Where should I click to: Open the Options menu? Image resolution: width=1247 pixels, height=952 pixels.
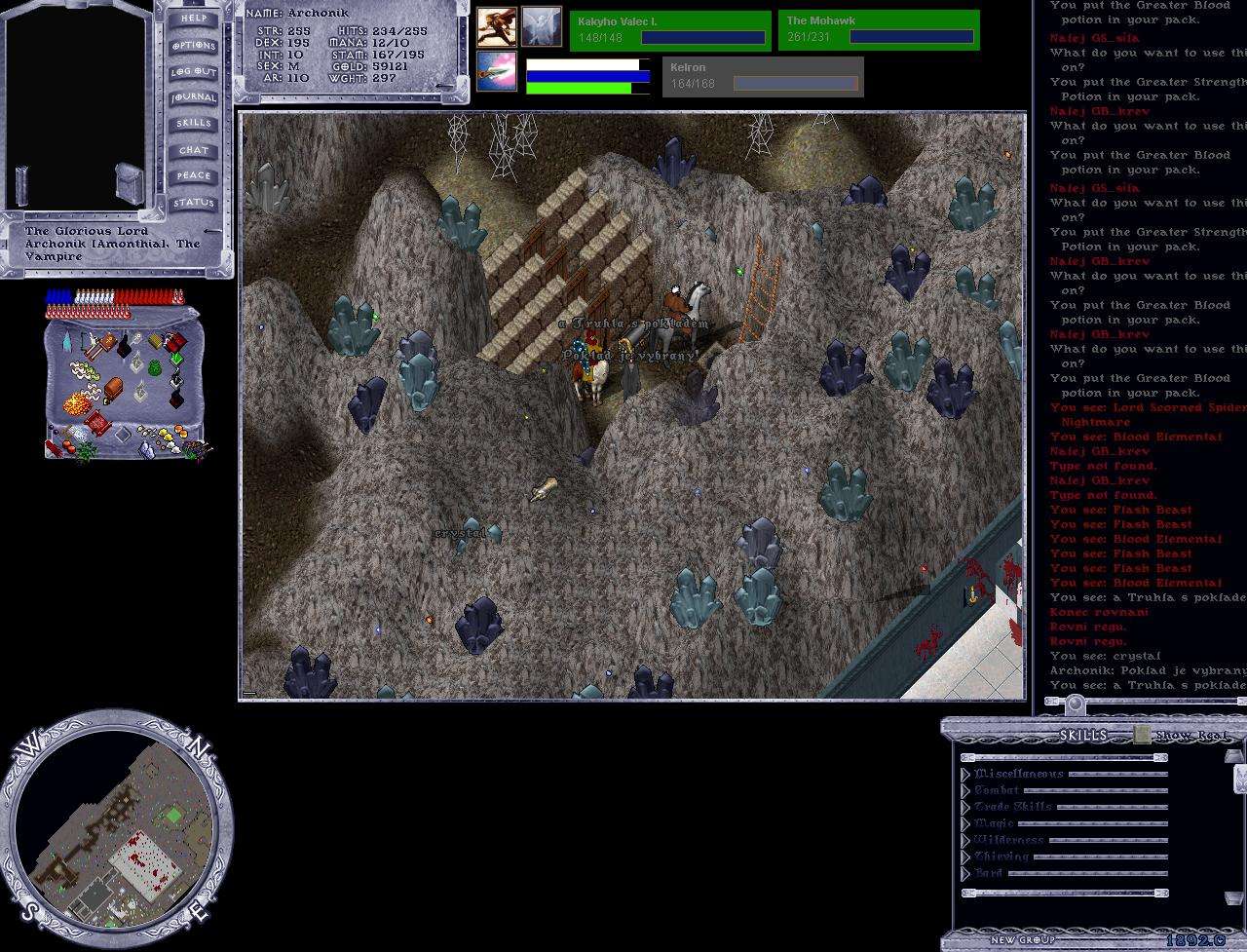193,46
